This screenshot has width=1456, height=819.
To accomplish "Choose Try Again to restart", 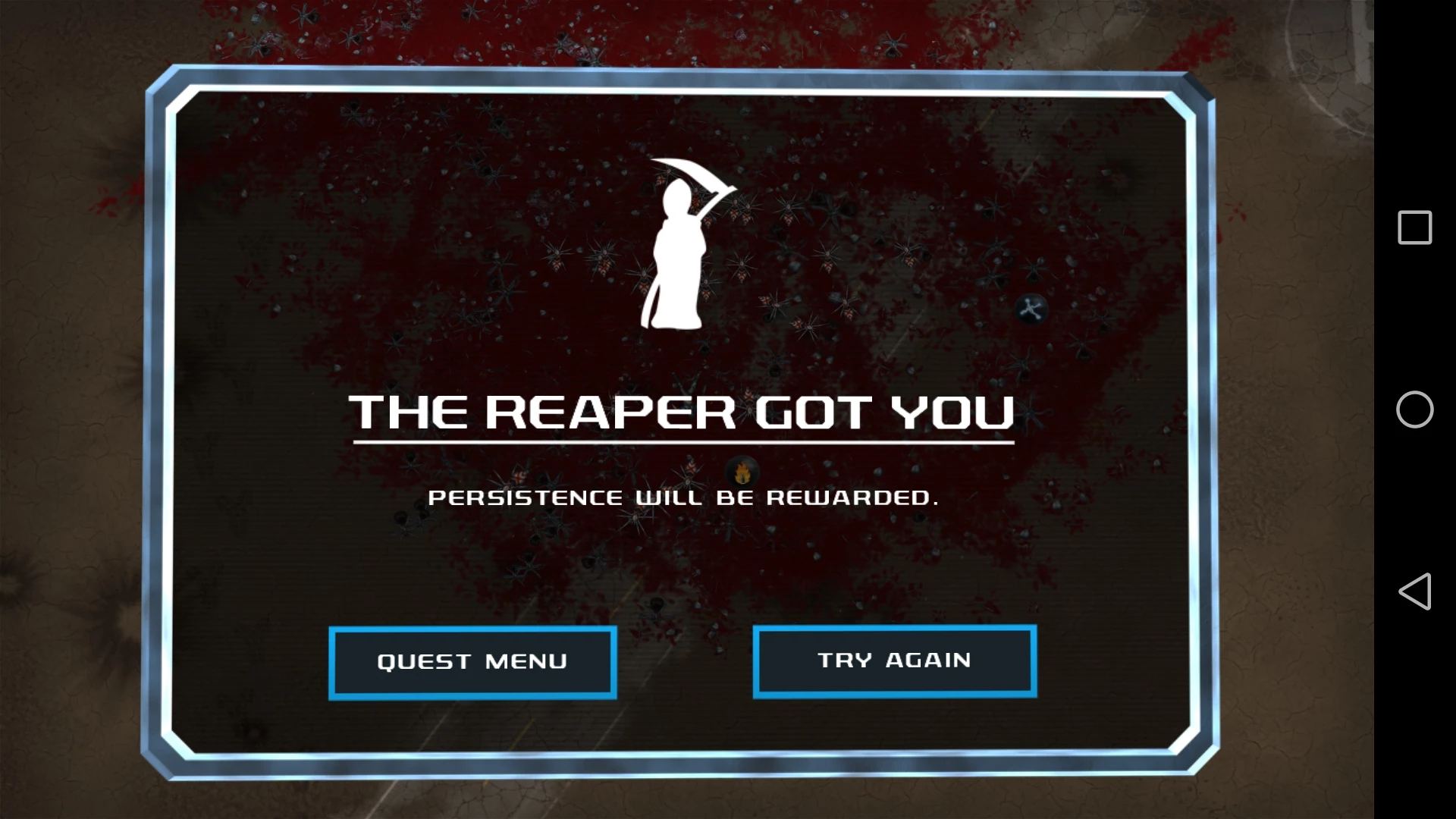I will pyautogui.click(x=894, y=661).
